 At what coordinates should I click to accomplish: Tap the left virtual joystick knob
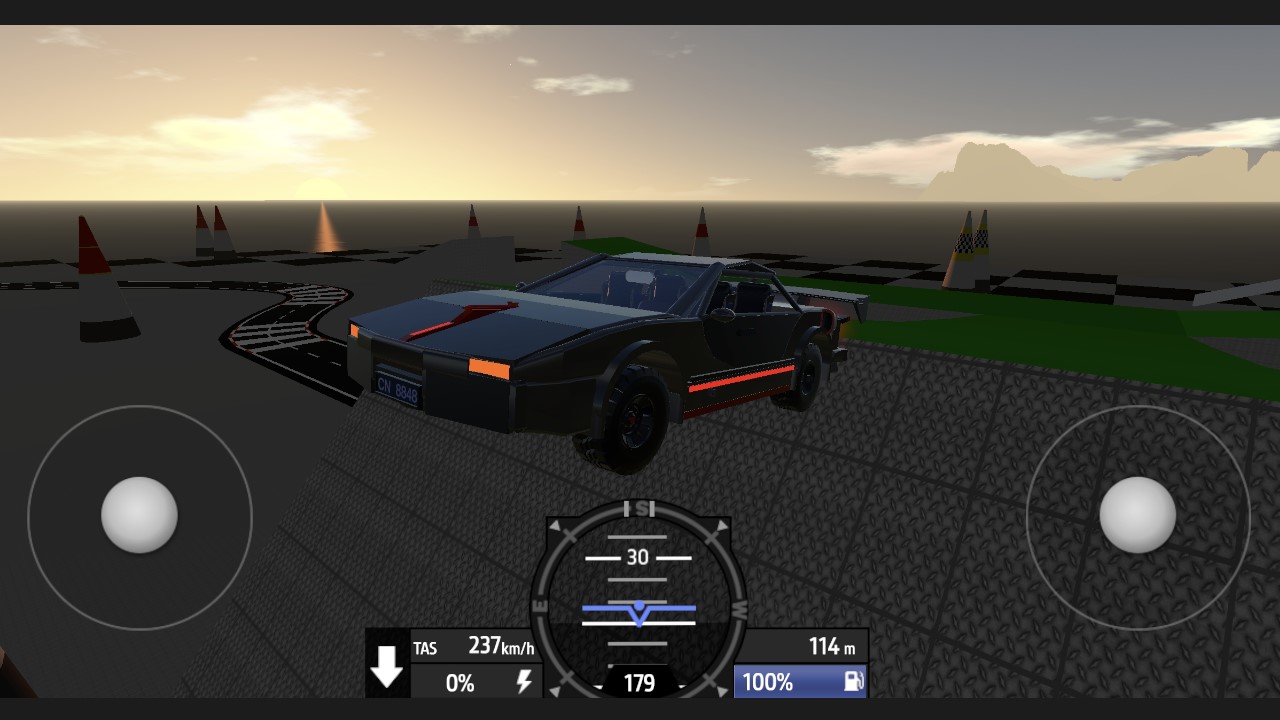point(140,515)
